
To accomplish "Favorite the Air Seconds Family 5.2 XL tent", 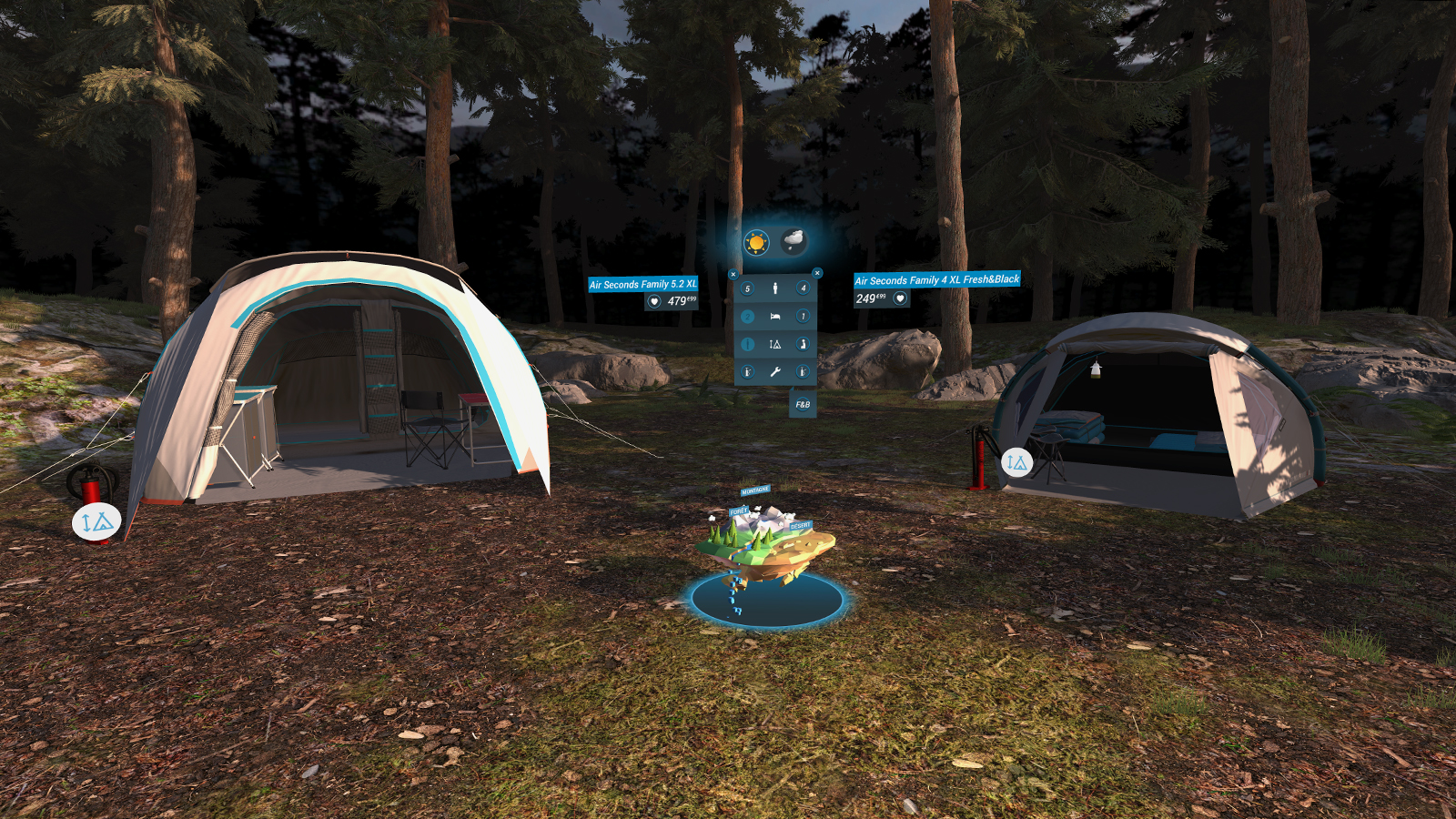I will pos(653,301).
